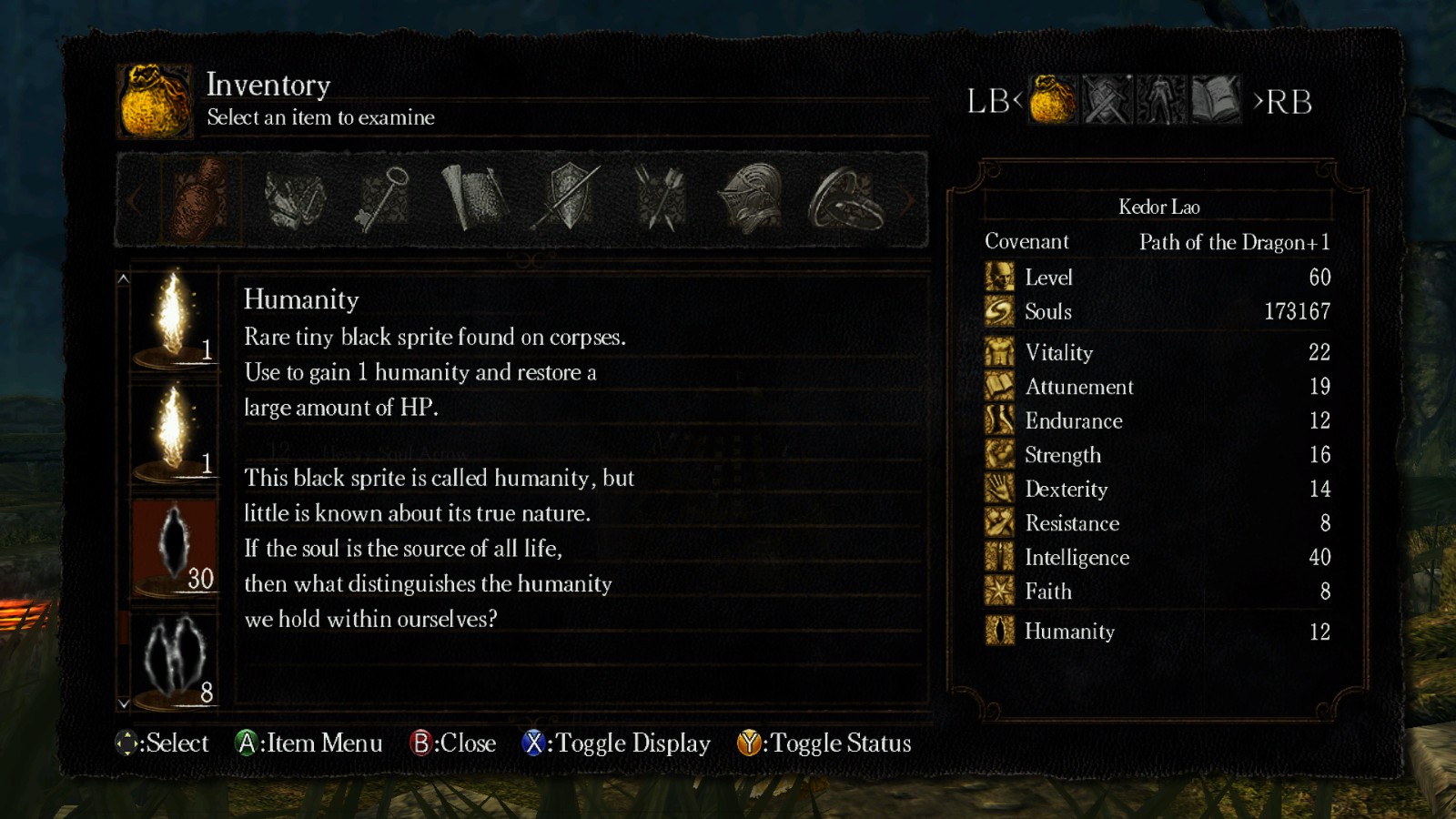Open the spell scrolls category
The height and width of the screenshot is (819, 1456).
click(x=473, y=199)
